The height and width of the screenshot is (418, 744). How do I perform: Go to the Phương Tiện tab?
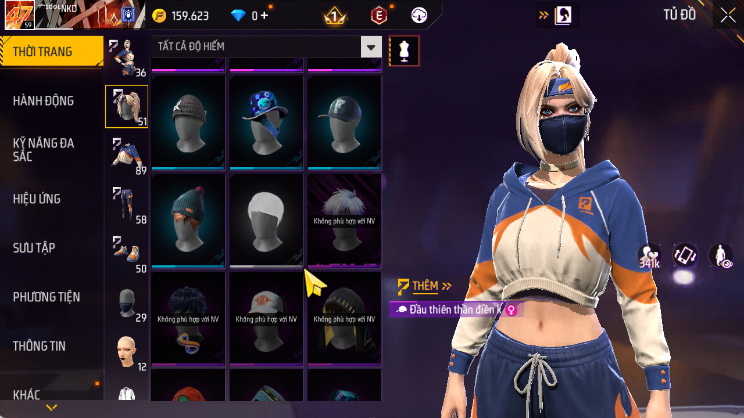[46, 297]
